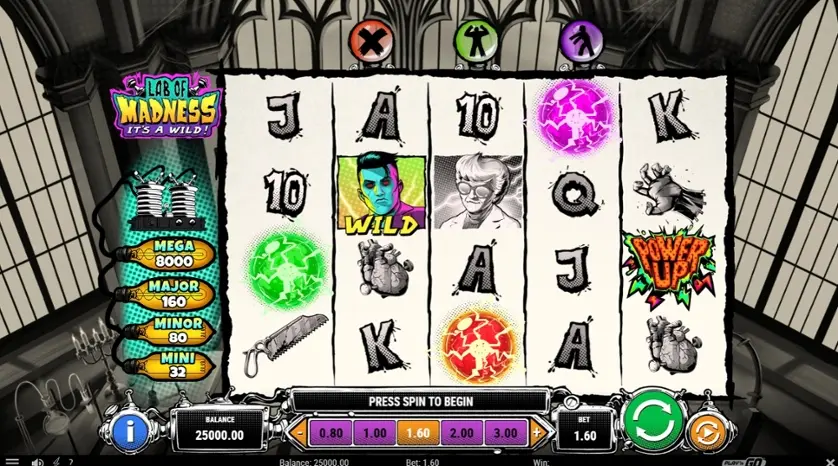Set the bet to 2.00

tap(460, 432)
